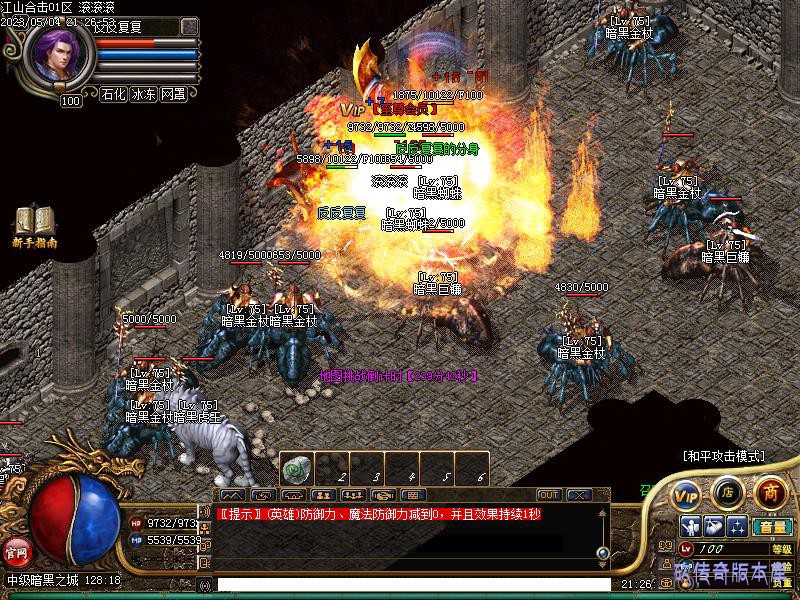Open the 店 shop round button

click(x=727, y=492)
